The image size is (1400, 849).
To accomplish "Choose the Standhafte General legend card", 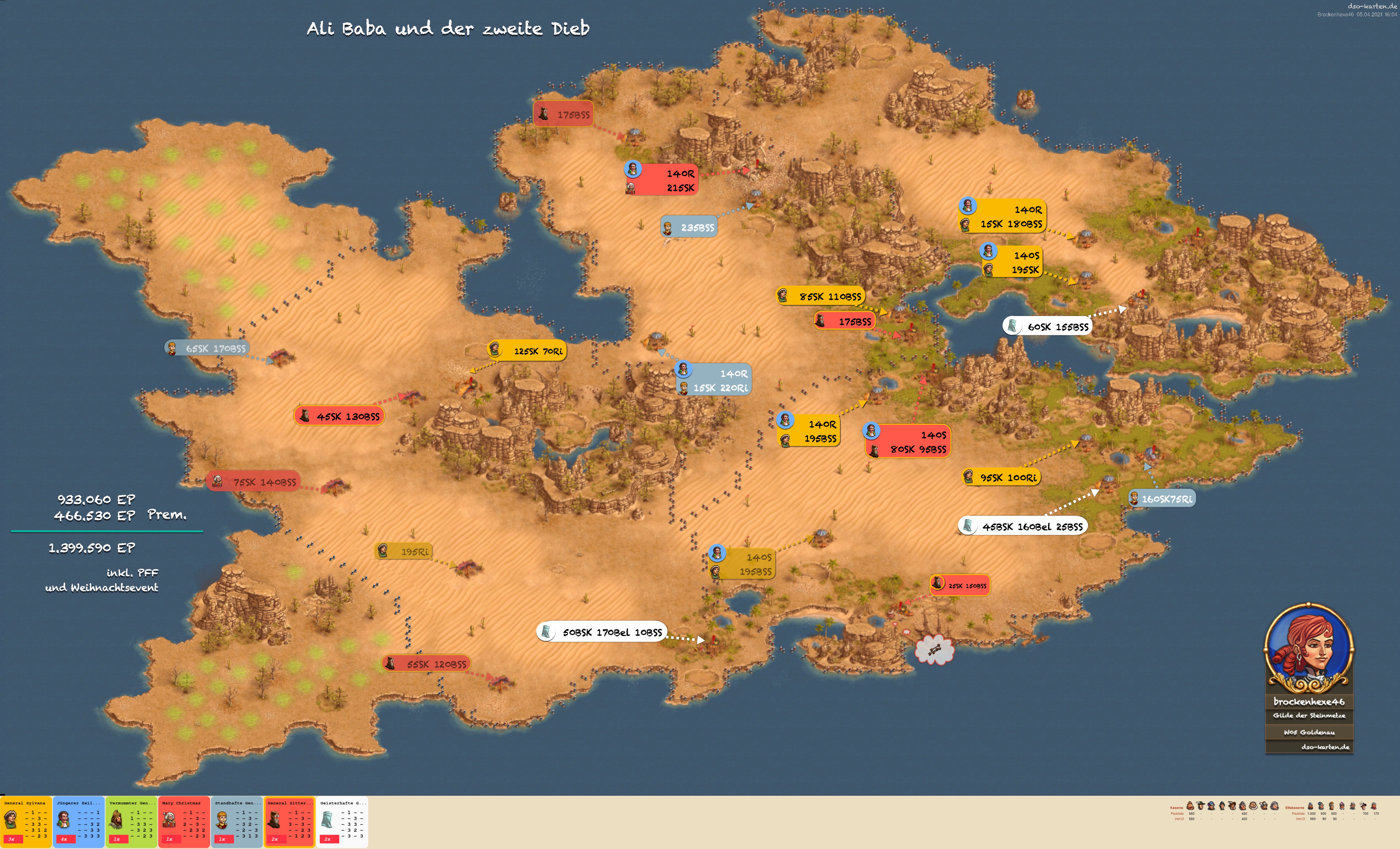I will 237,822.
